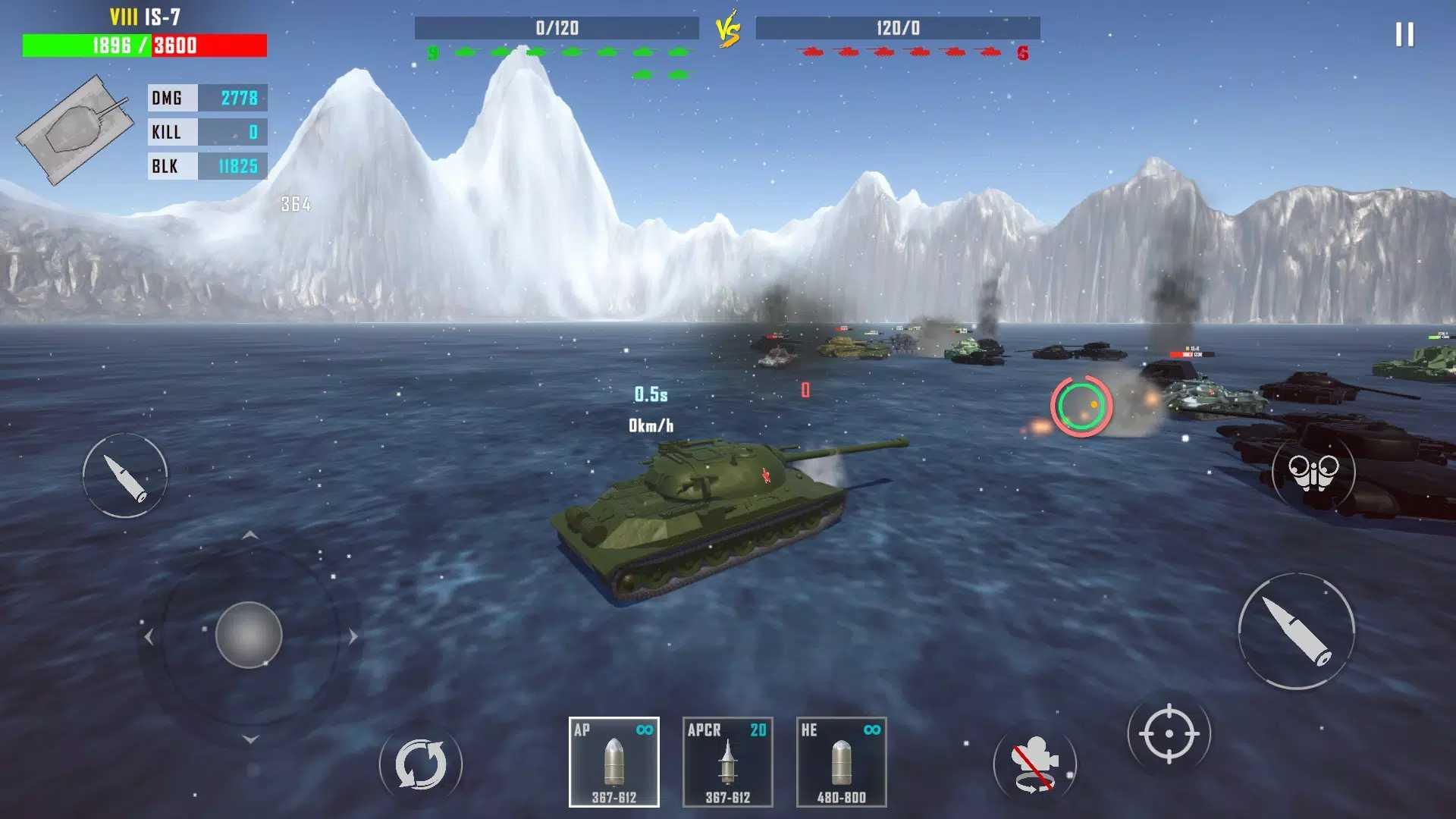Select the AP ammunition type
This screenshot has width=1456, height=819.
(614, 762)
